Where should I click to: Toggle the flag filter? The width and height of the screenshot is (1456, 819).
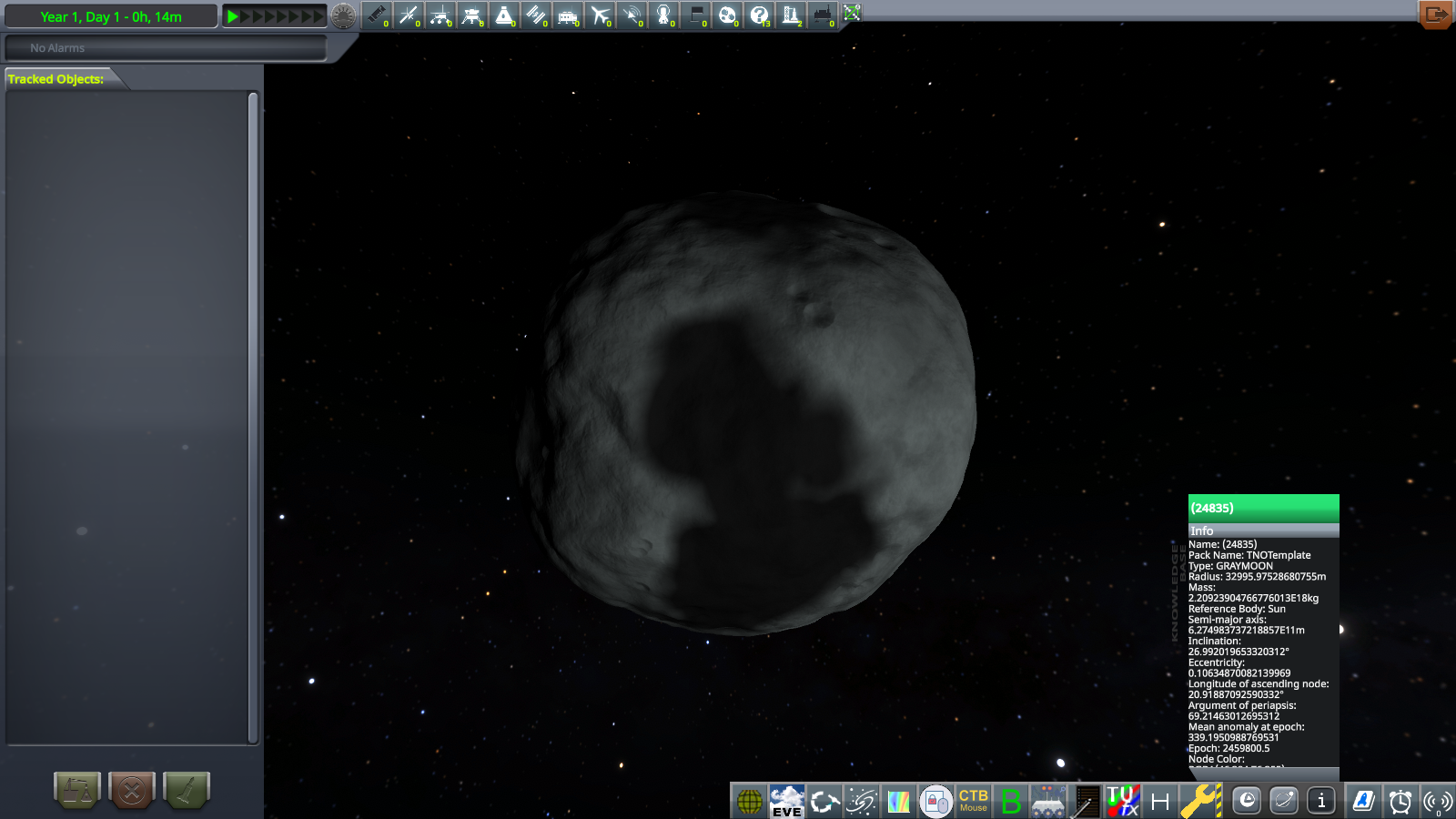pos(695,15)
